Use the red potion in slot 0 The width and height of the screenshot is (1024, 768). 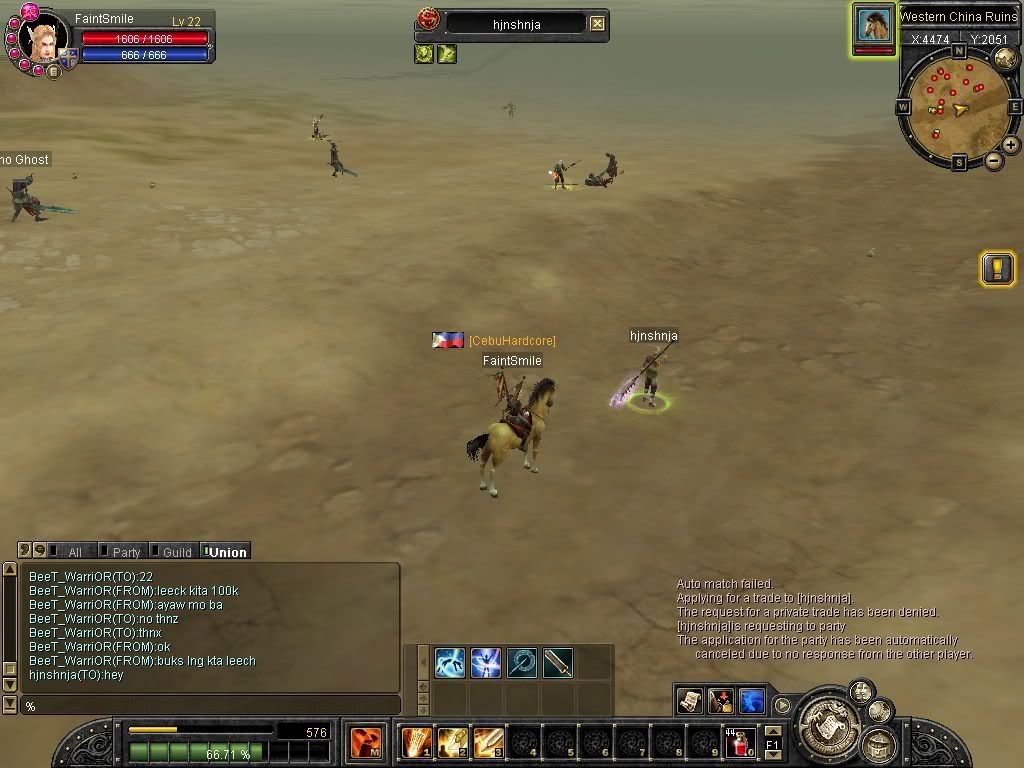(741, 744)
